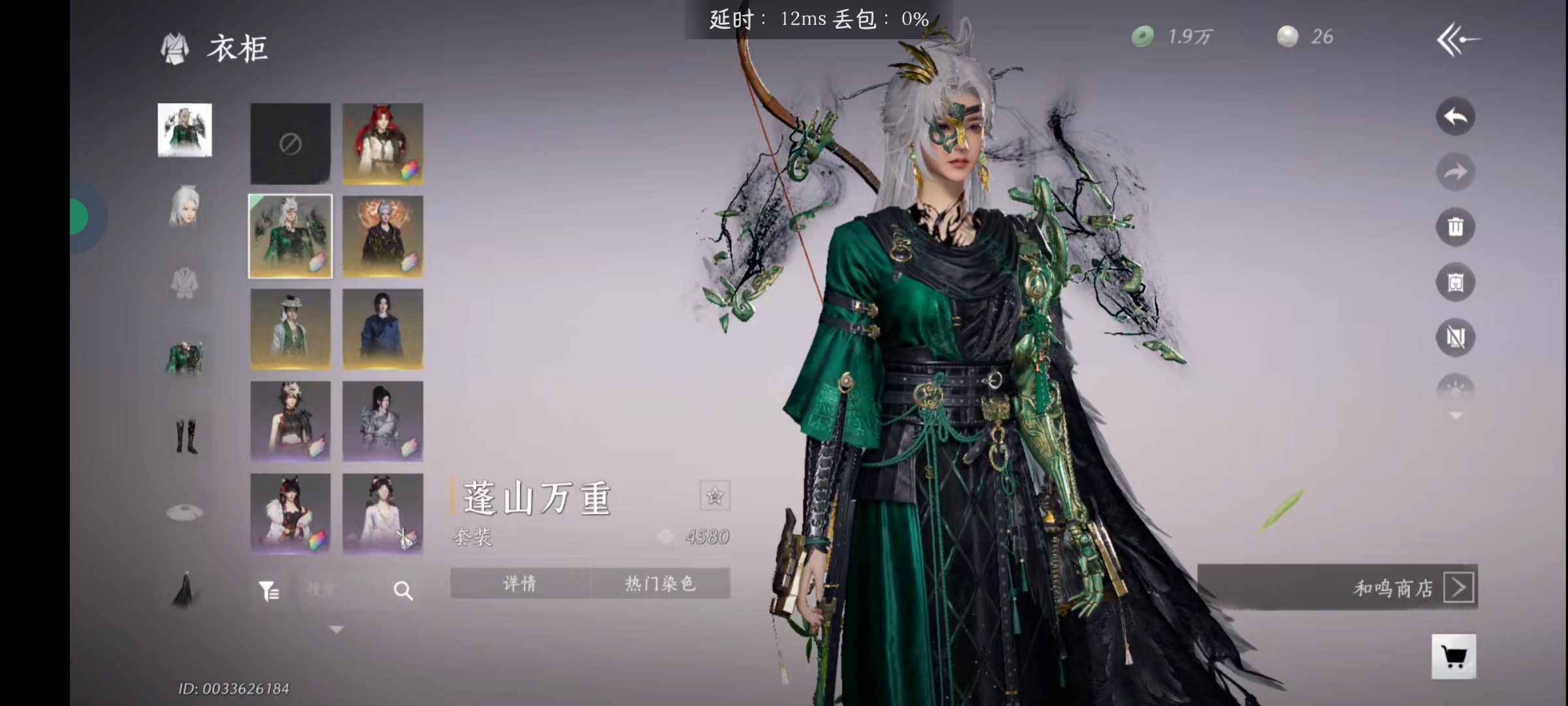This screenshot has height=706, width=1568.
Task: Select the white fur red dress outfit
Action: tap(290, 514)
